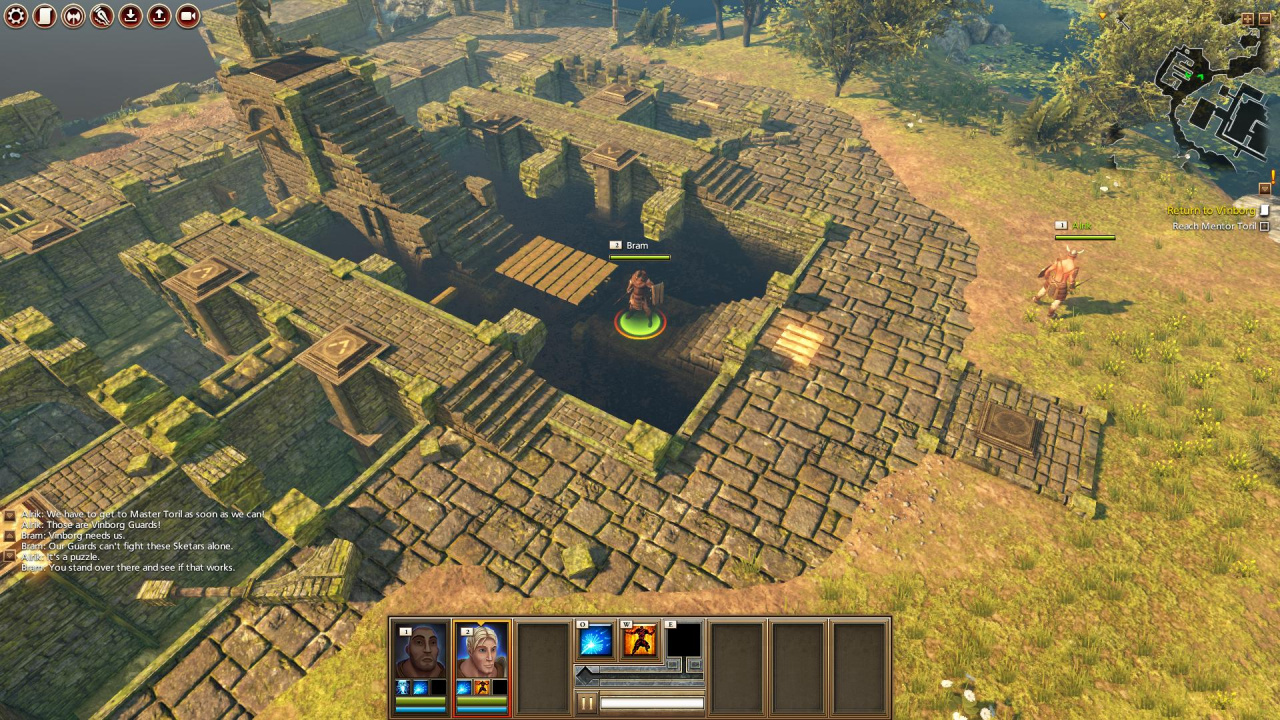
Task: Open the scroll journal button
Action: tap(44, 16)
